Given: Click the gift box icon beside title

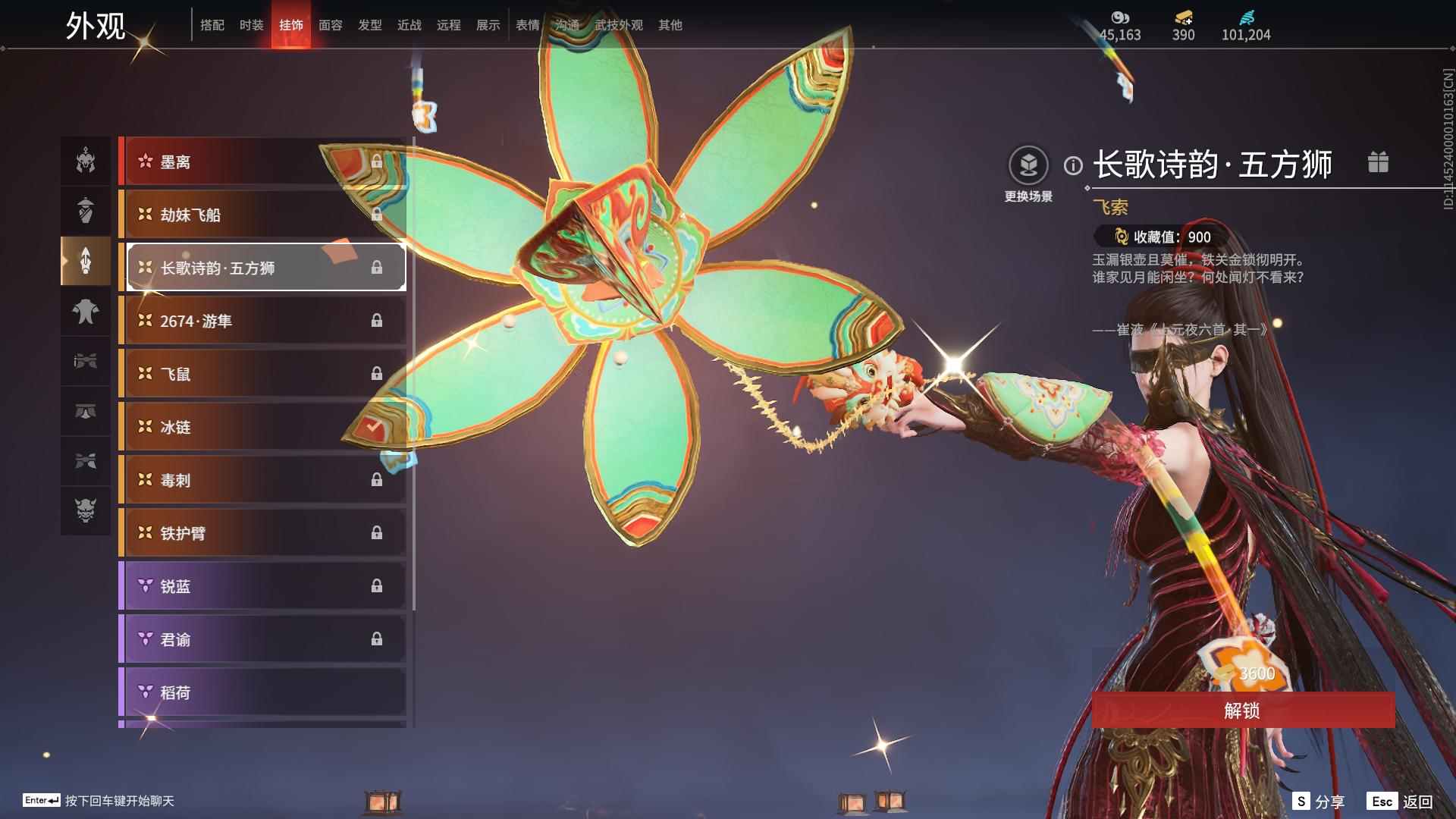Looking at the screenshot, I should click(x=1378, y=162).
